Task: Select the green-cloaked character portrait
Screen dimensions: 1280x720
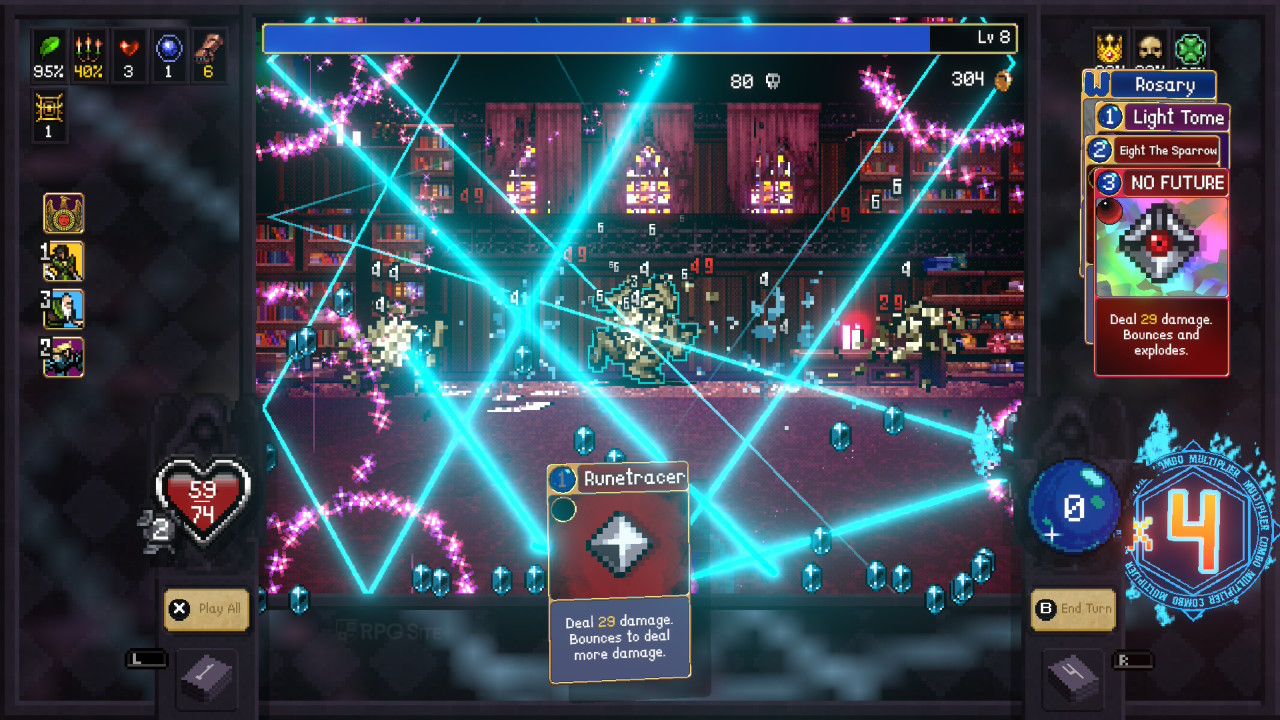Action: click(x=64, y=262)
